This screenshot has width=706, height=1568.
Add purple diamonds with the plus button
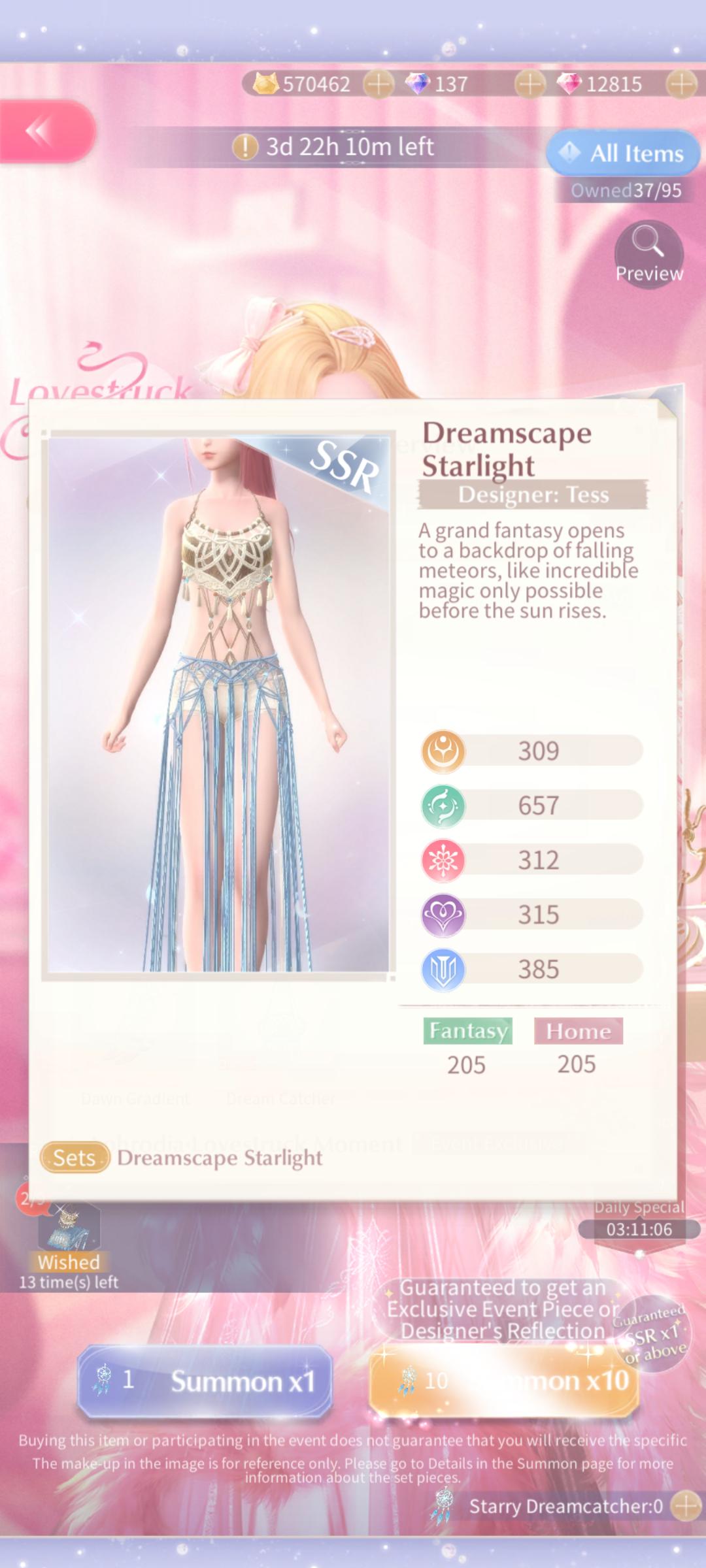pos(529,84)
